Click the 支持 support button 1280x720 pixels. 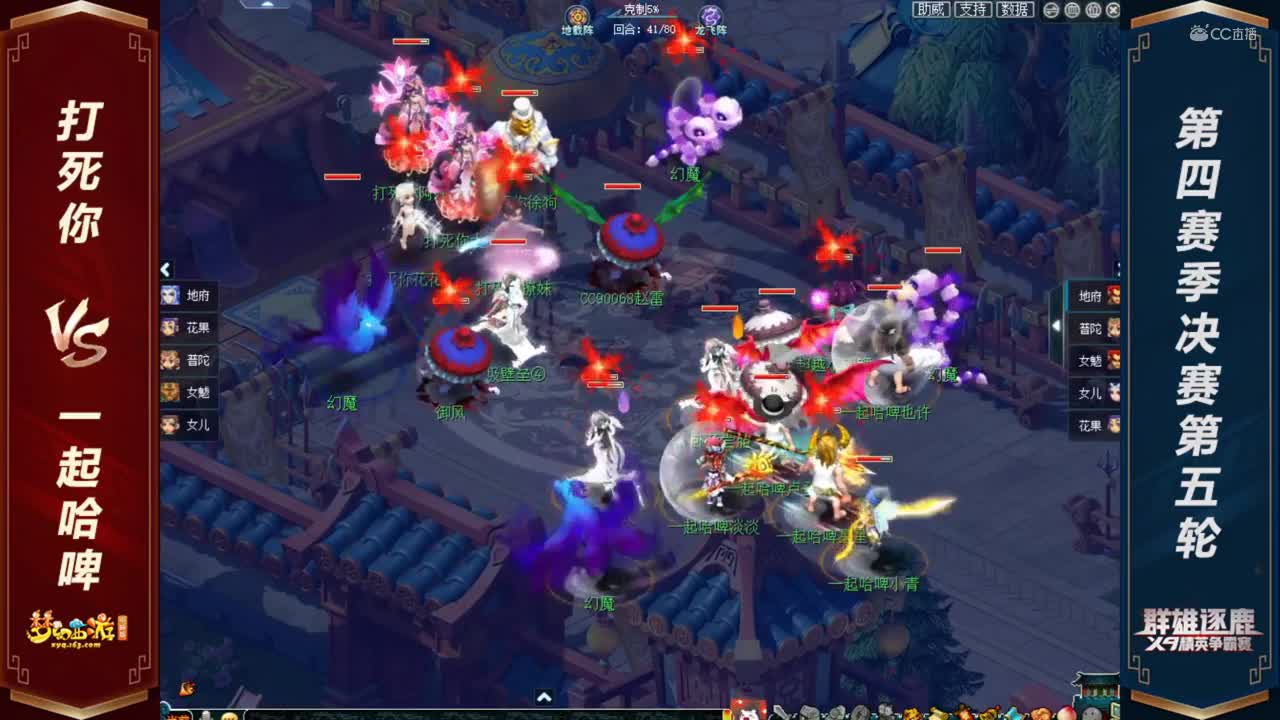tap(973, 10)
